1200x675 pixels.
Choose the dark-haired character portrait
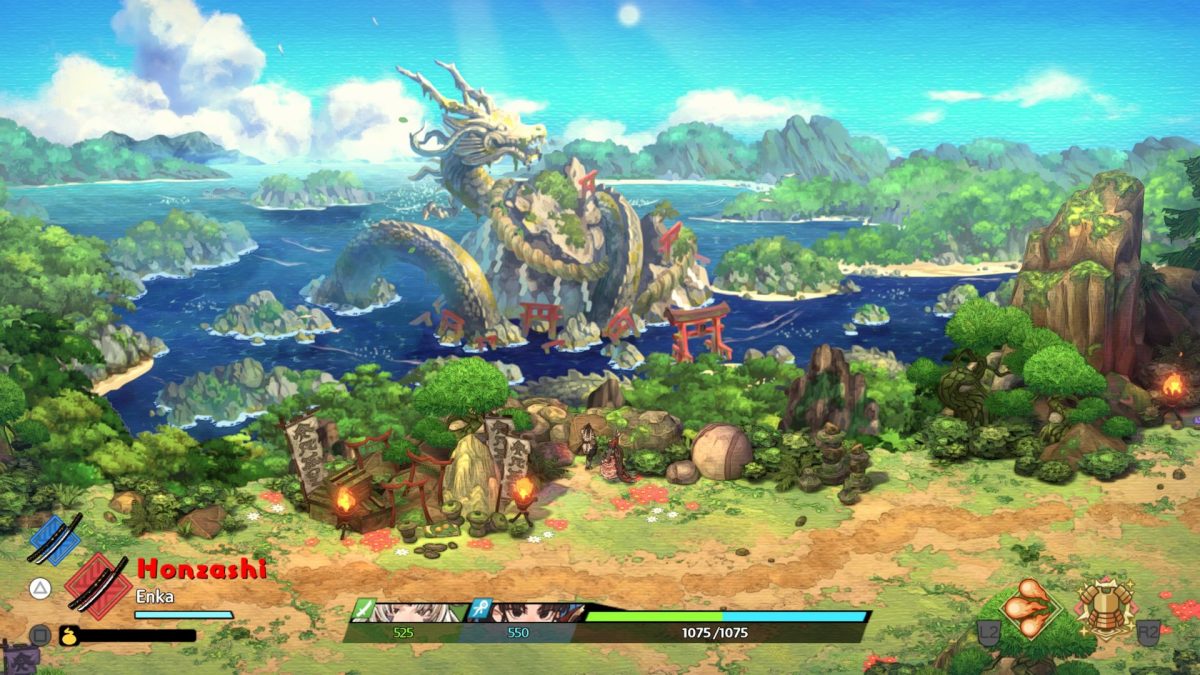525,611
